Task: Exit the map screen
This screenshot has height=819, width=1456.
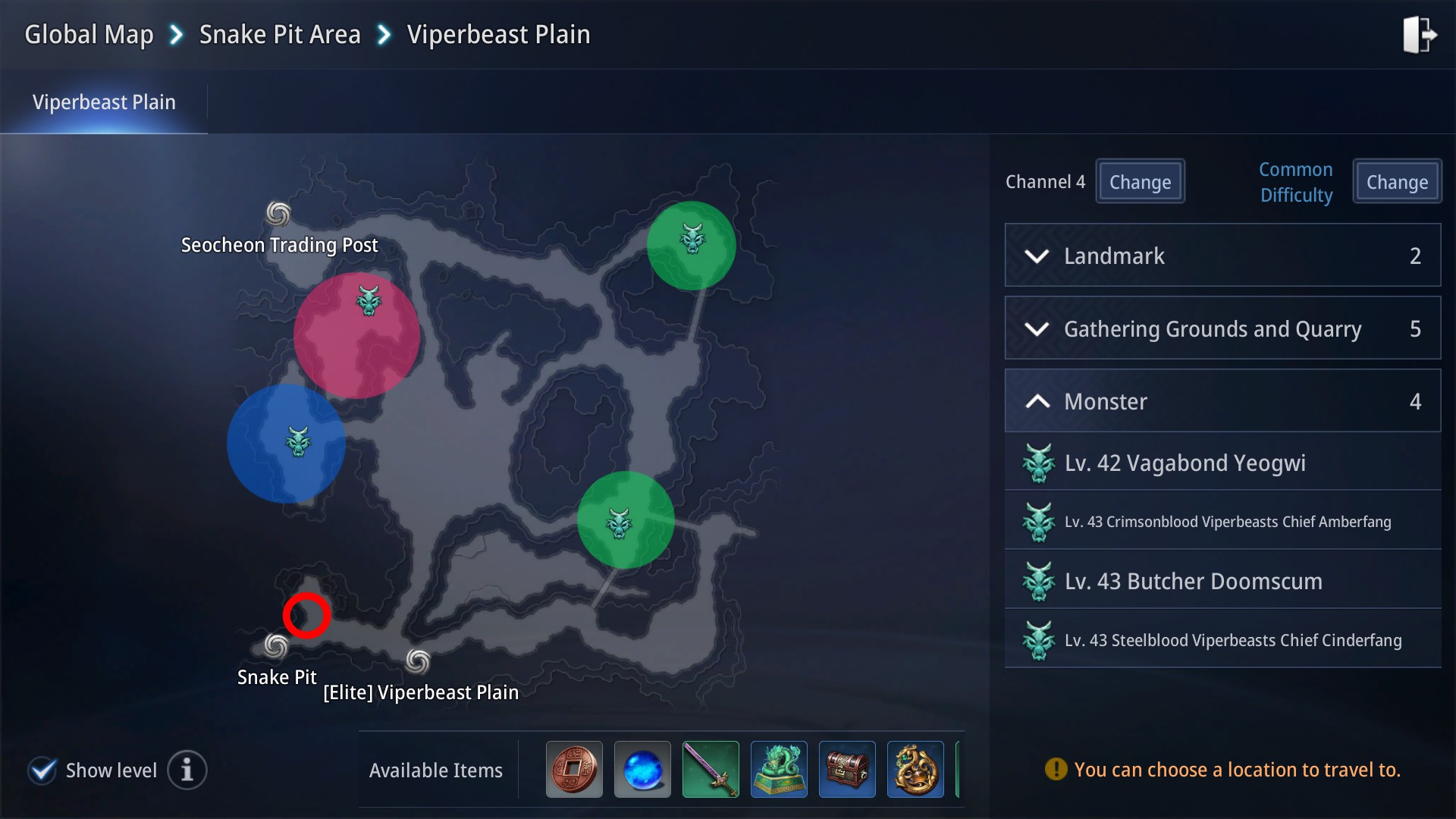Action: coord(1418,35)
